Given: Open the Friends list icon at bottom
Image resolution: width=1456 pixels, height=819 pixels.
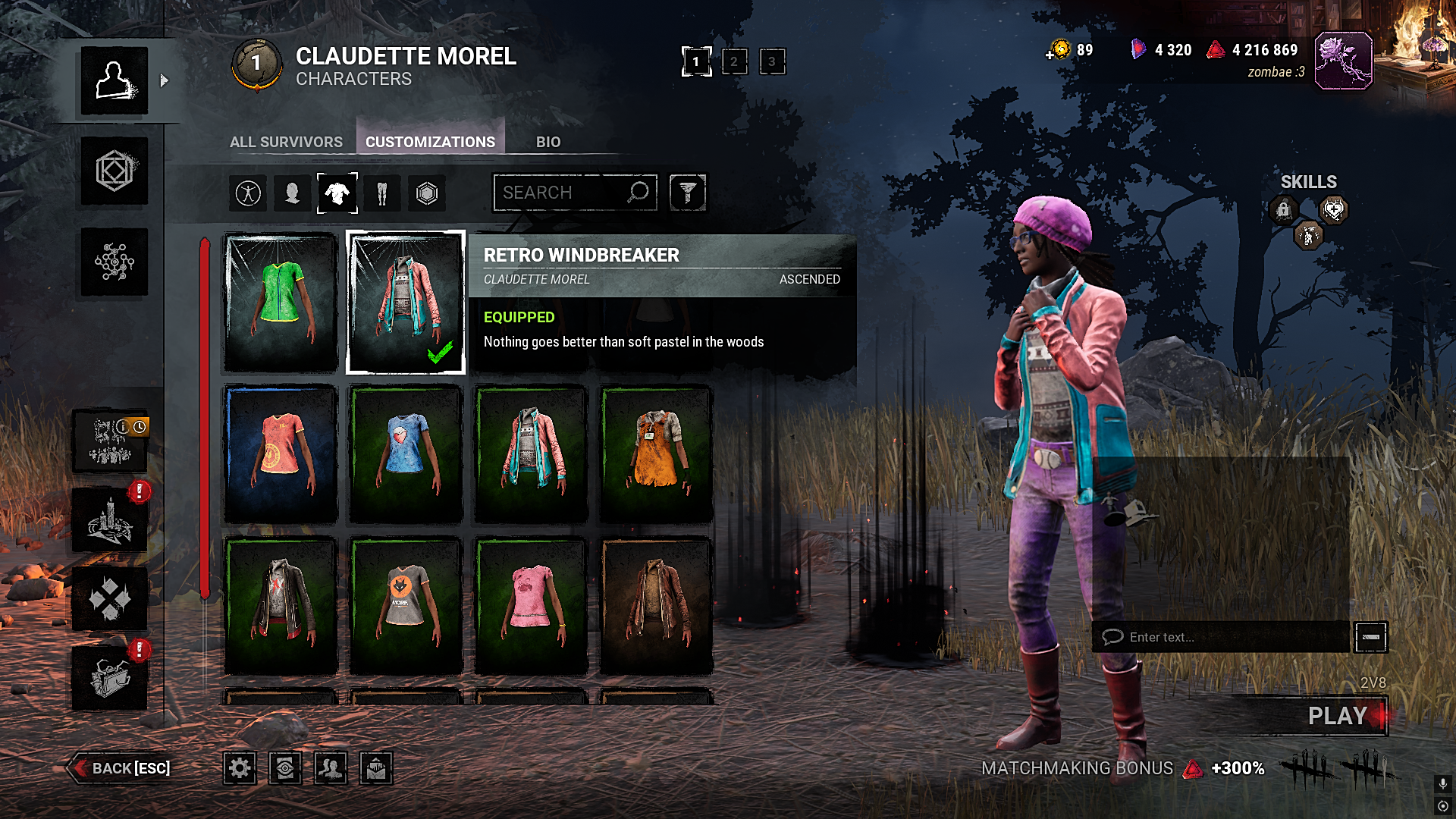Looking at the screenshot, I should 329,767.
